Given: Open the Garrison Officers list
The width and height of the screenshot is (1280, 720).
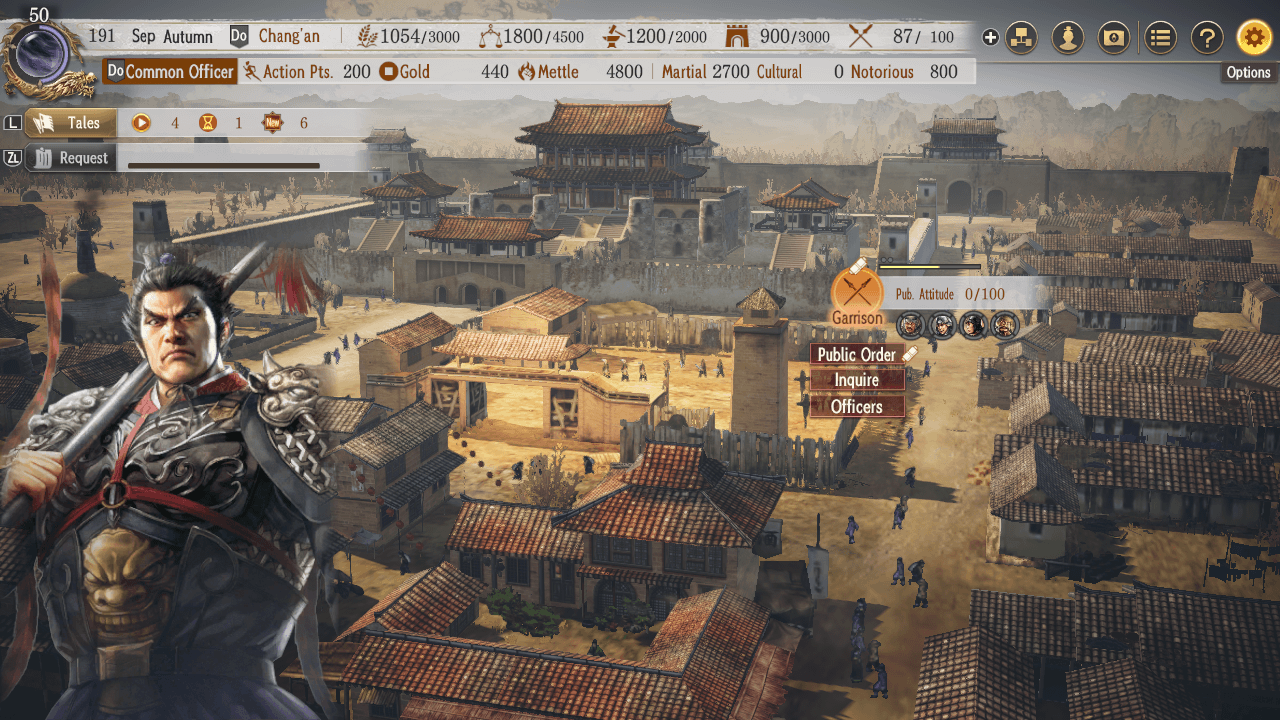Looking at the screenshot, I should coord(857,406).
